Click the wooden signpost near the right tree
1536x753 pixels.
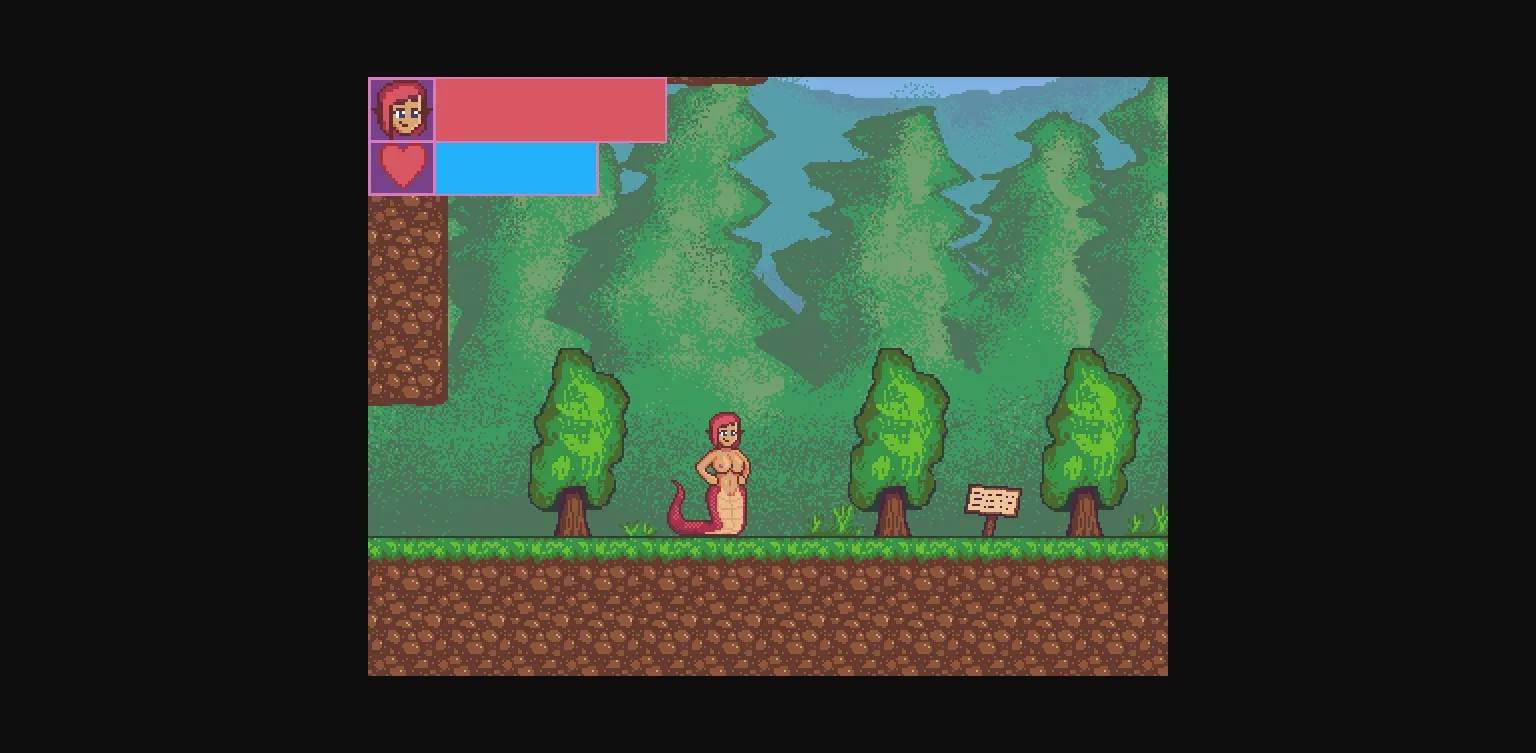pyautogui.click(x=994, y=499)
